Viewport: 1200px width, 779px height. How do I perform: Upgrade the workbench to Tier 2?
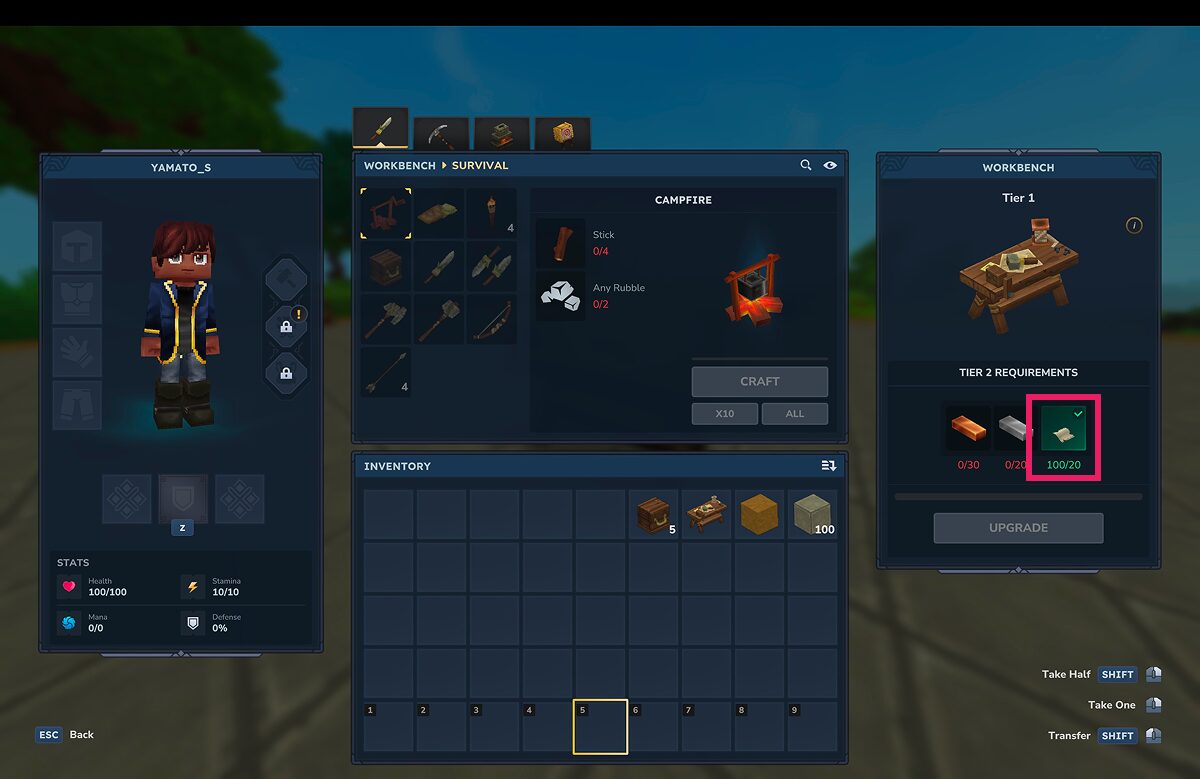coord(1018,528)
